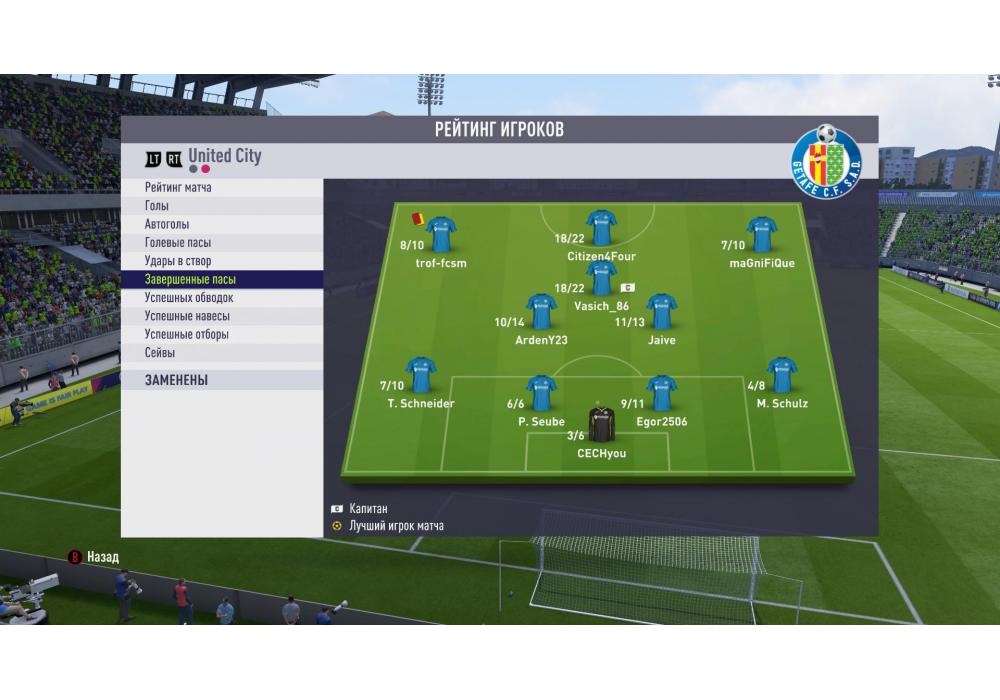Click the highlighted Завершенные пасы entry
Image resolution: width=1000 pixels, height=700 pixels.
190,280
